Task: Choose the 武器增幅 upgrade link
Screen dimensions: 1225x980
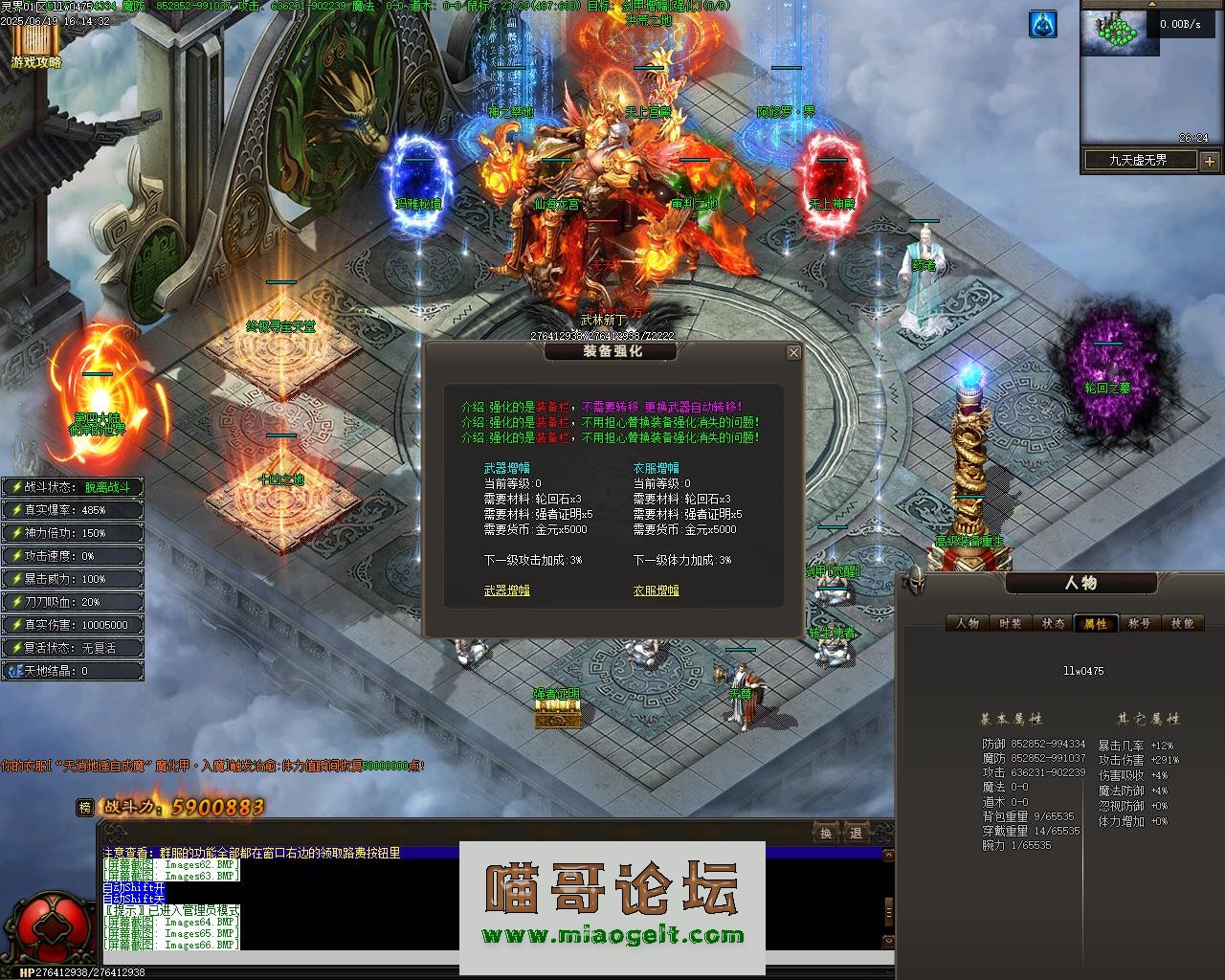Action: [x=506, y=590]
